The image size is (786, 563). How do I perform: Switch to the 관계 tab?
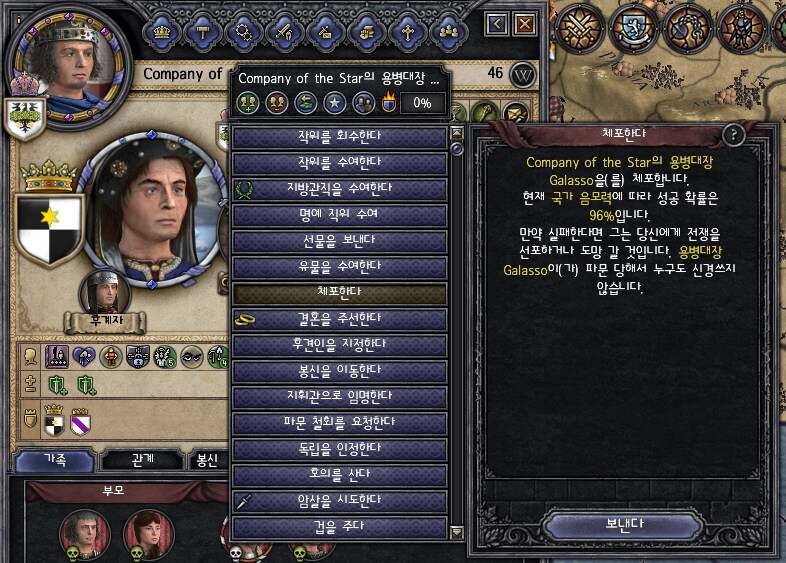tap(143, 461)
